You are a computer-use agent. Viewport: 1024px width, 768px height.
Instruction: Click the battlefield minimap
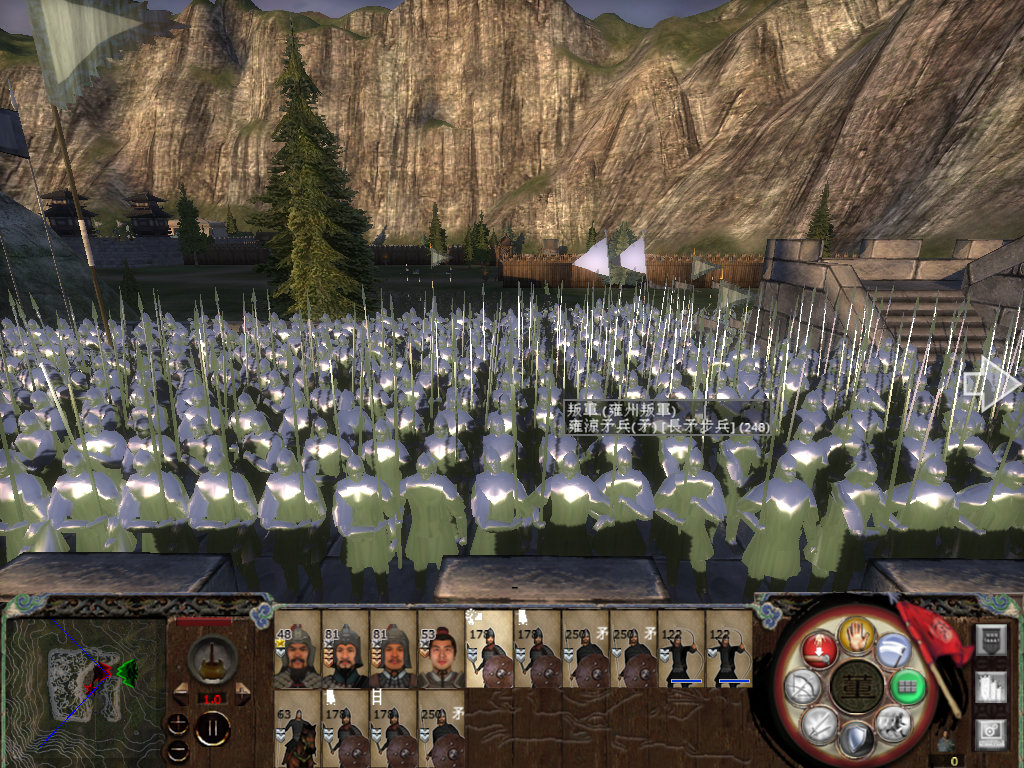85,685
